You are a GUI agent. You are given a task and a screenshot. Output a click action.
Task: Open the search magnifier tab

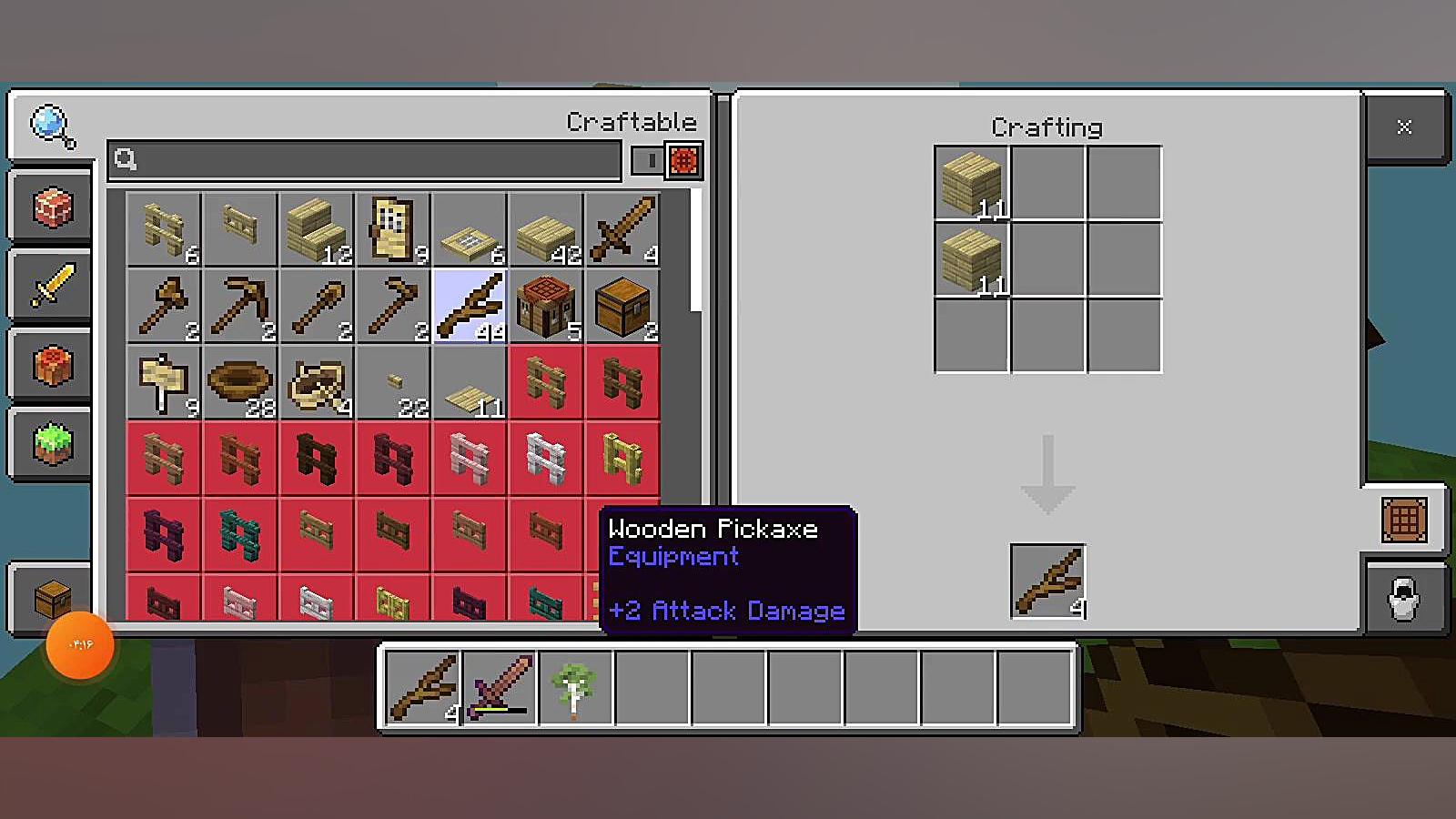[x=52, y=126]
